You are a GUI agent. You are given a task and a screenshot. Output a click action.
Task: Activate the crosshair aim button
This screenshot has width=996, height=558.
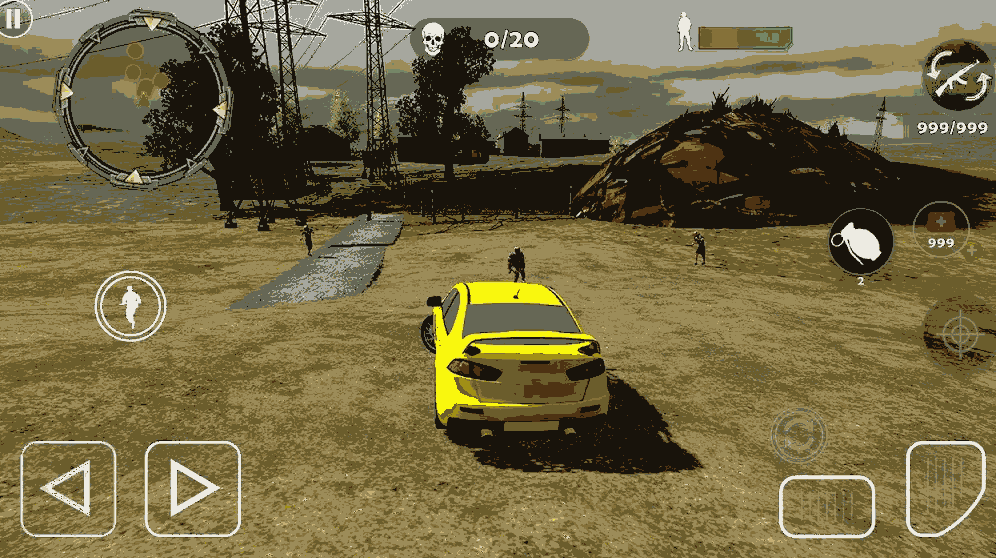[958, 335]
